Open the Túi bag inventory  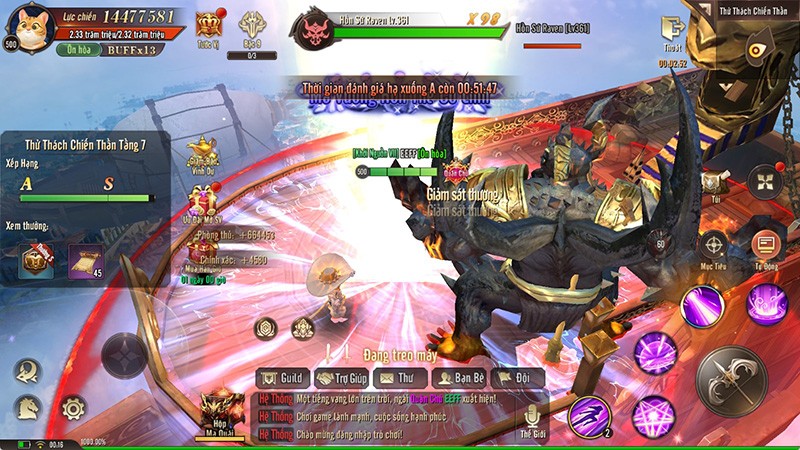pos(711,184)
